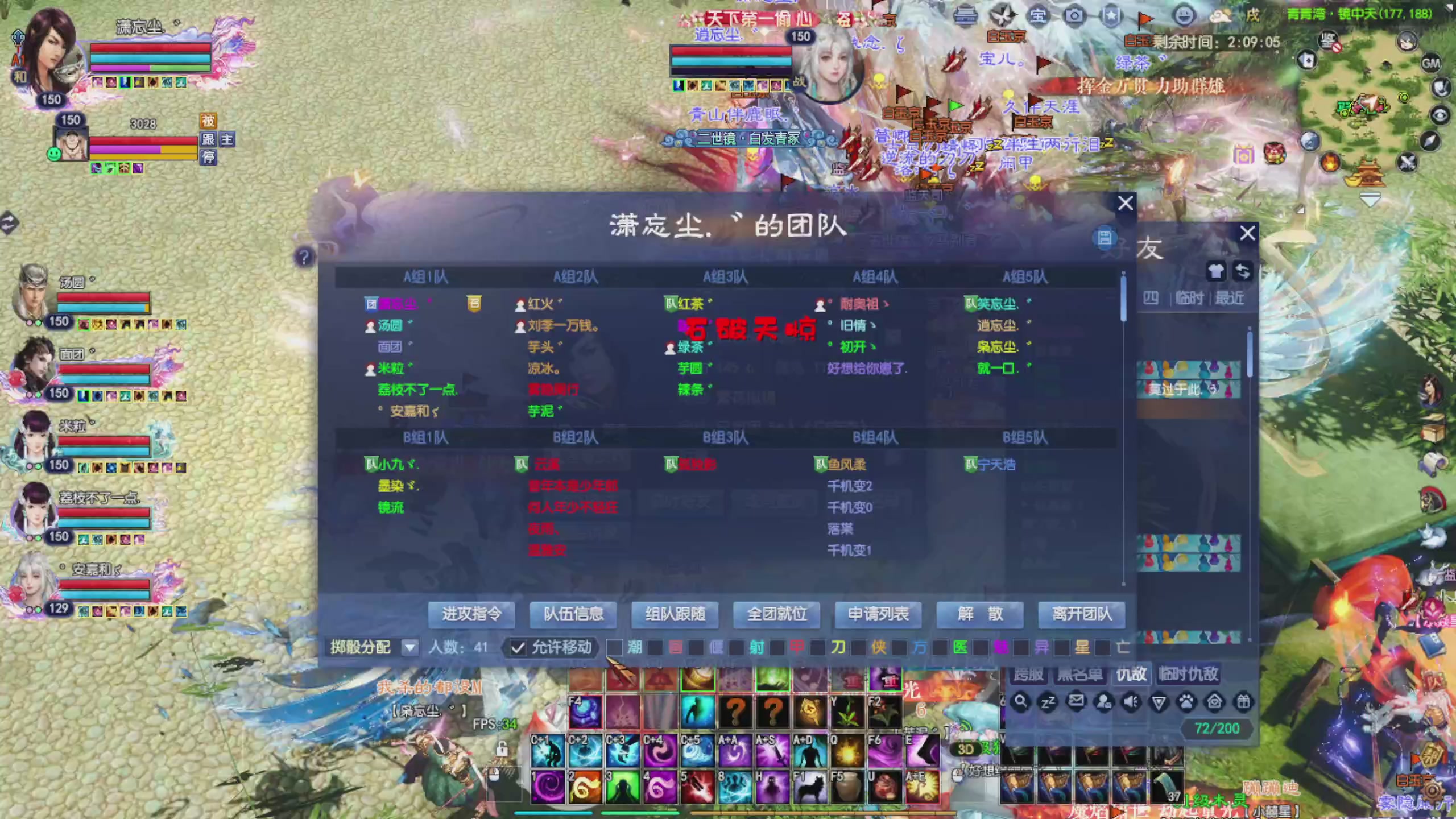Expand the friends panel shirt swap arrows icon
The width and height of the screenshot is (1456, 819).
tap(1243, 272)
